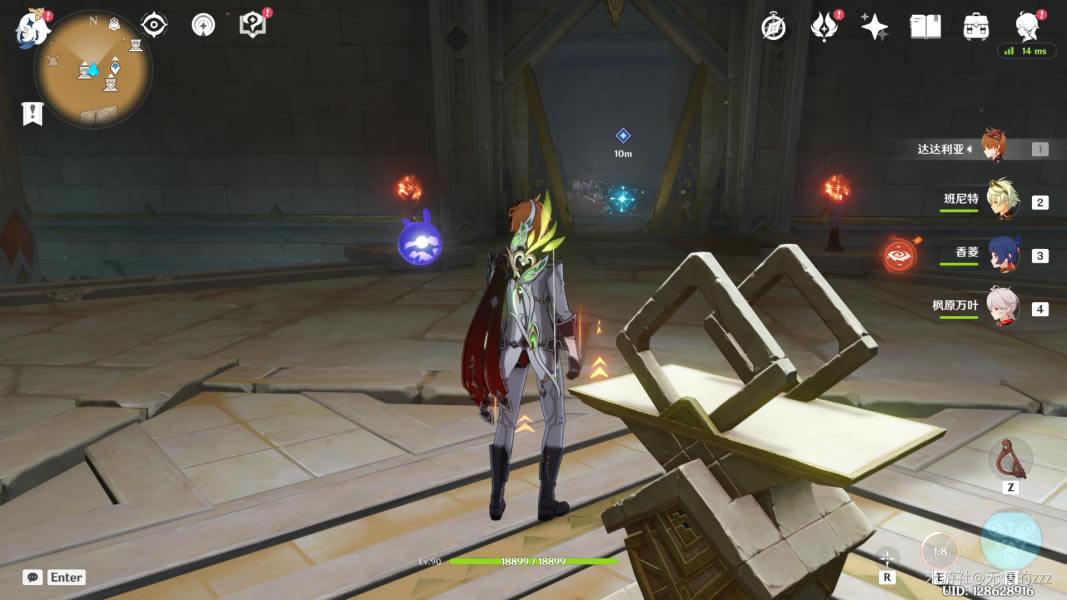Use the harp gadget
This screenshot has height=600, width=1067.
tap(1010, 459)
